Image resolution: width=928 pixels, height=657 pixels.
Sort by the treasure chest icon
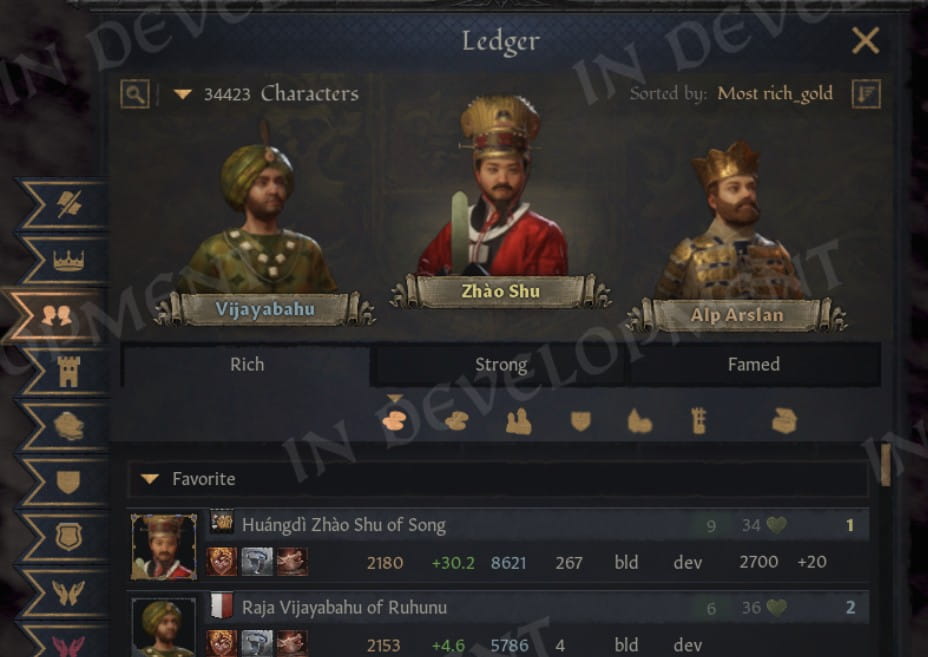[x=785, y=422]
